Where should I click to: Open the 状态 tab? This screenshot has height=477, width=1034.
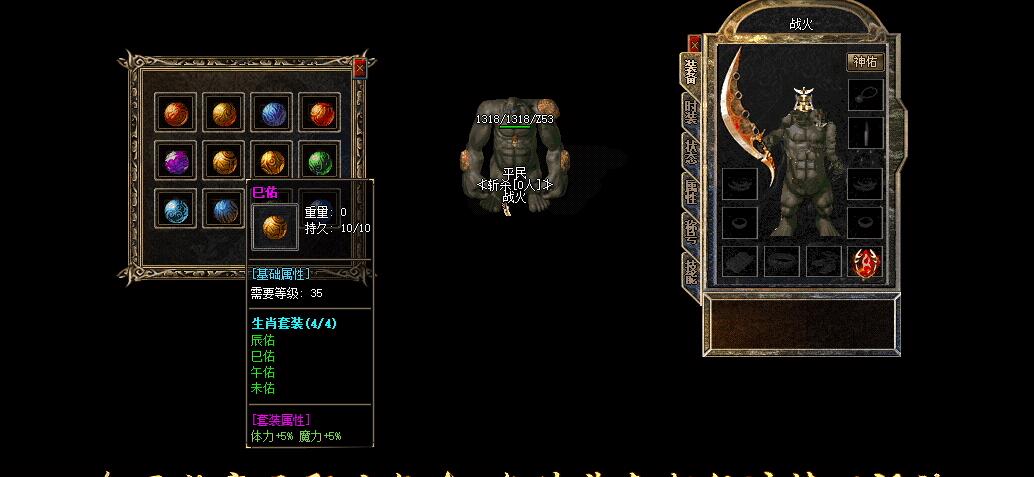coord(691,151)
